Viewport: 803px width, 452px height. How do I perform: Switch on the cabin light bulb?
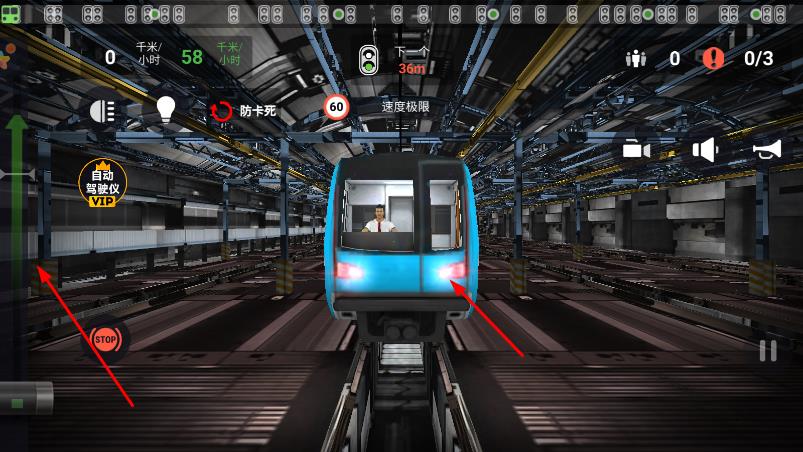pos(166,110)
